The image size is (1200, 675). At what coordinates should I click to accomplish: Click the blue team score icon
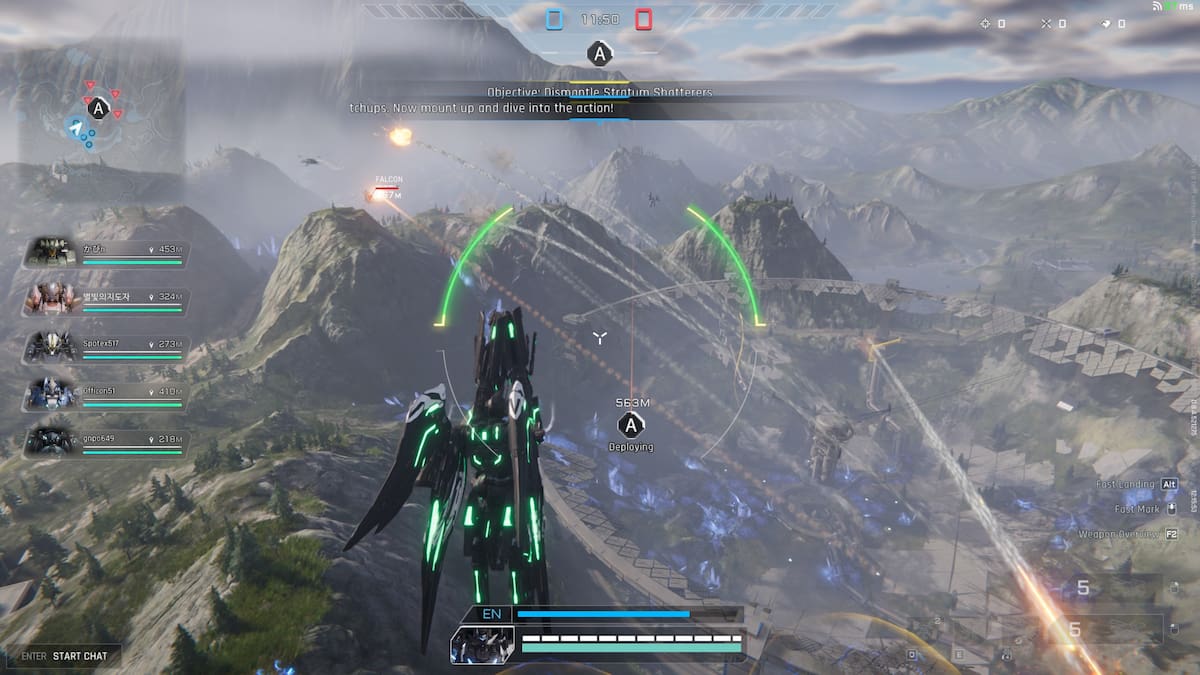click(x=555, y=19)
